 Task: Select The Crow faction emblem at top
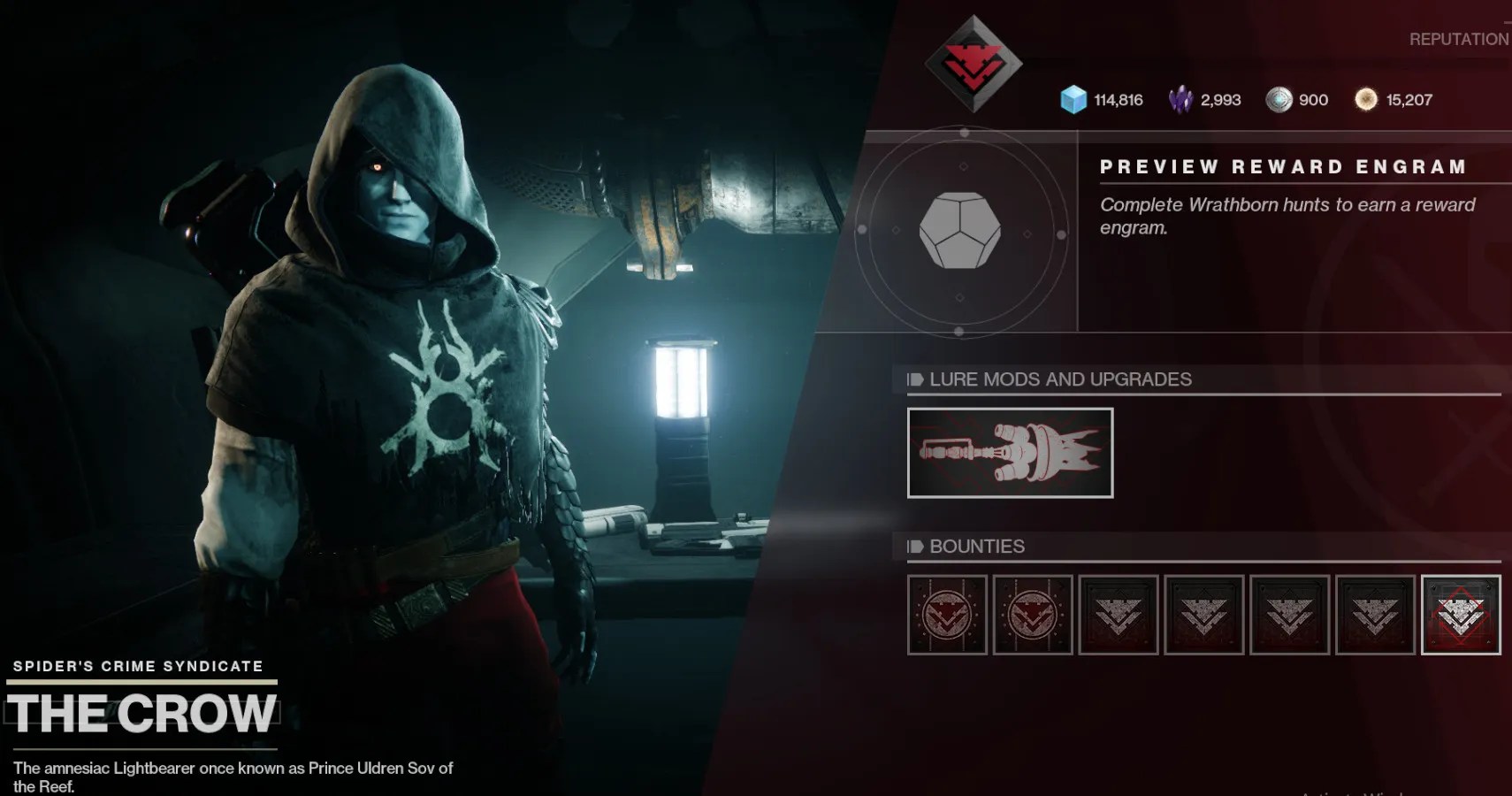point(973,64)
